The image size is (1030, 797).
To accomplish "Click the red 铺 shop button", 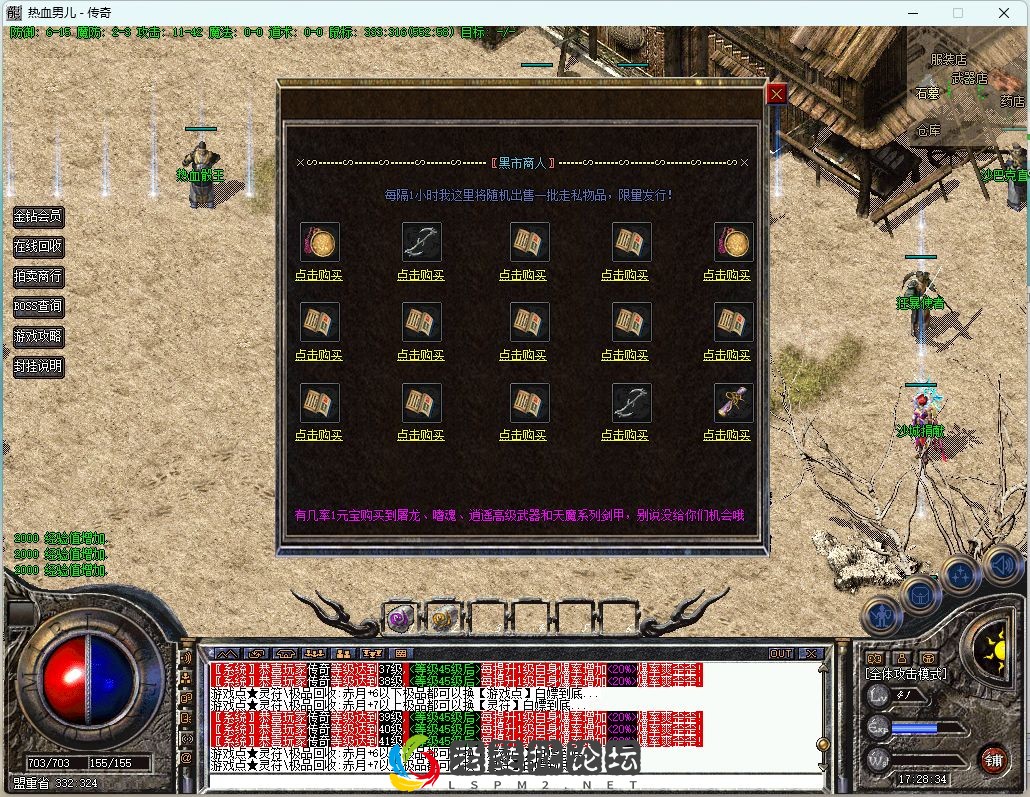I will tap(993, 759).
